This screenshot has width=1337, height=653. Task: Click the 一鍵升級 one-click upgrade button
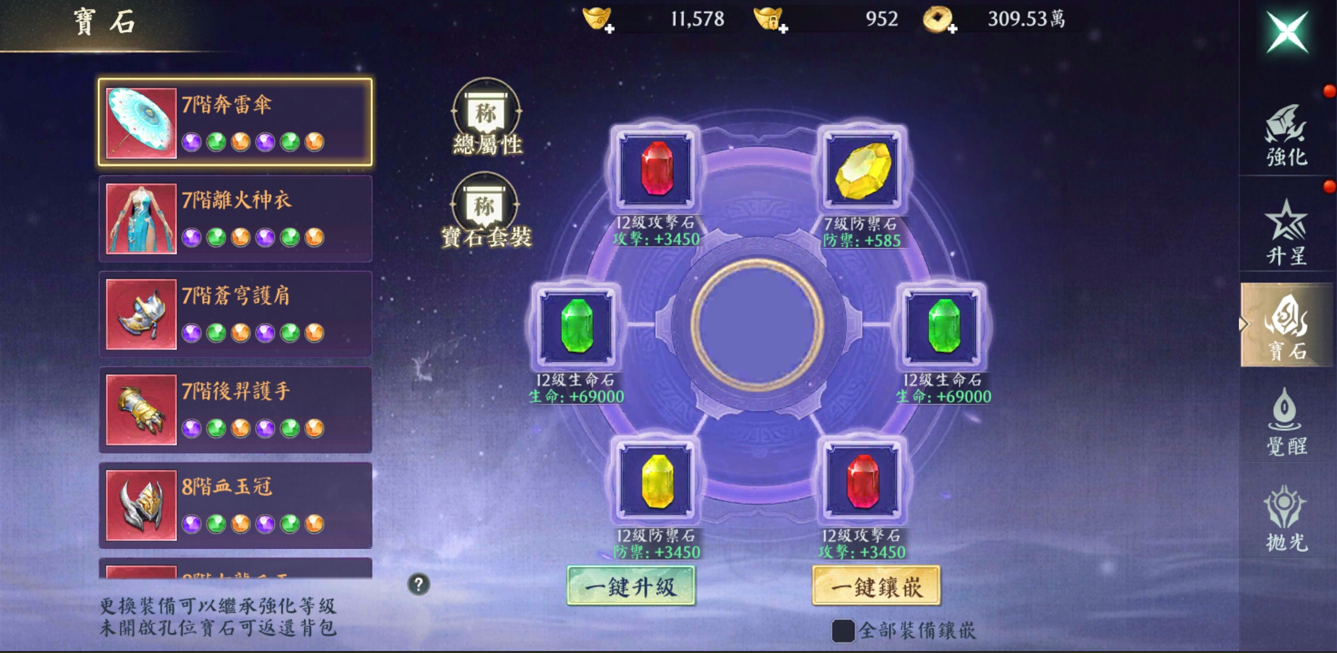pyautogui.click(x=631, y=586)
